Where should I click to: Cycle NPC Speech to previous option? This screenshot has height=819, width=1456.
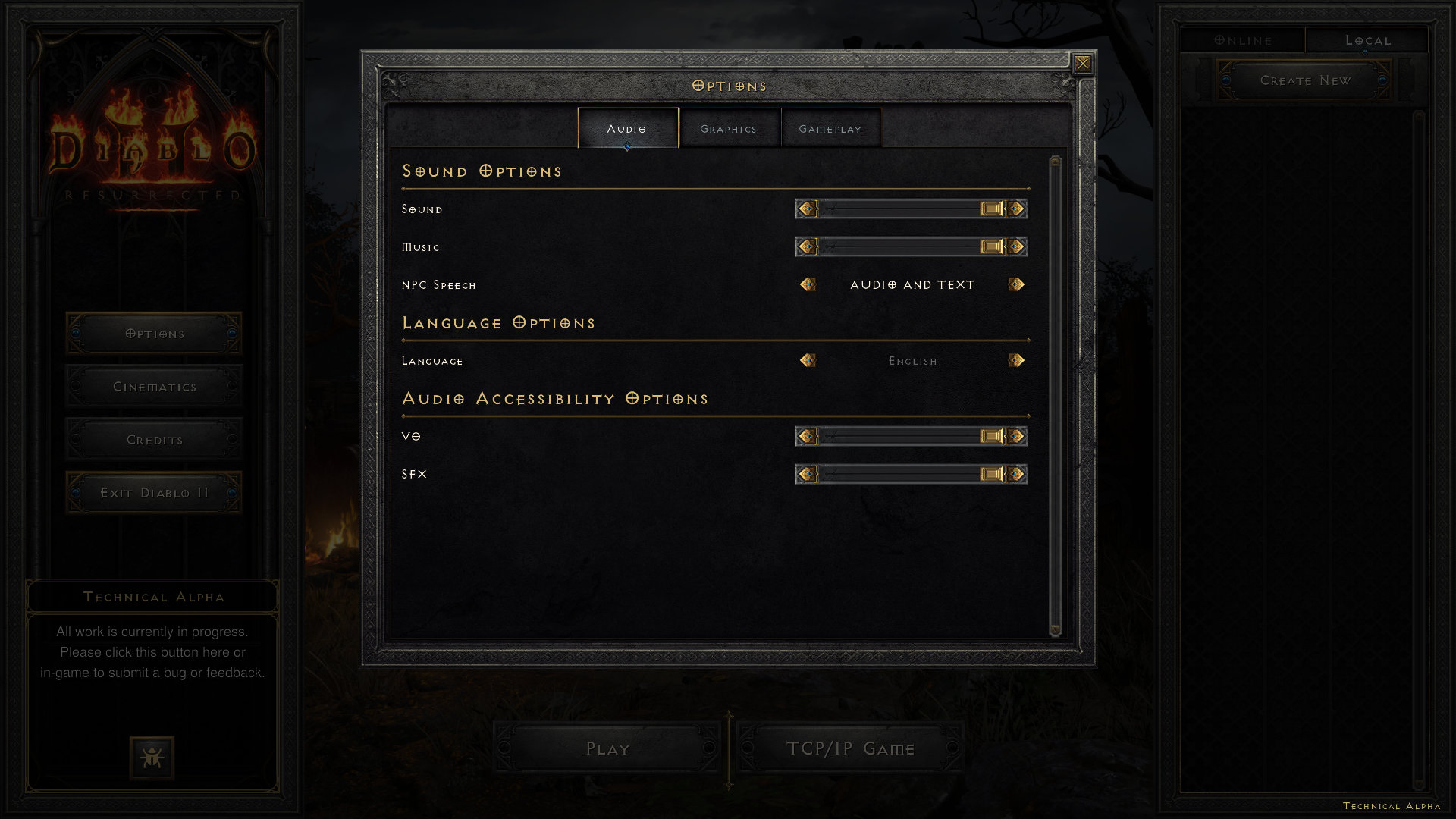(x=807, y=284)
